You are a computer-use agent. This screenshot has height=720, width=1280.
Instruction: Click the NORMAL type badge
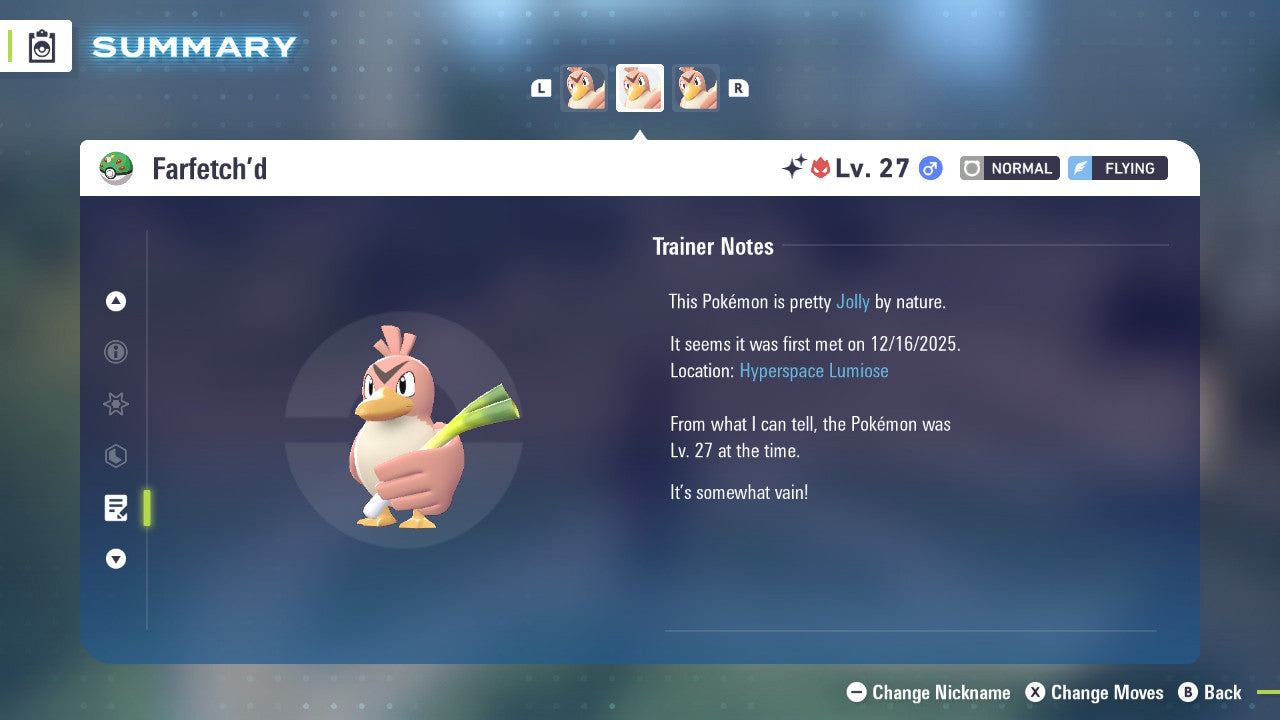[1009, 168]
